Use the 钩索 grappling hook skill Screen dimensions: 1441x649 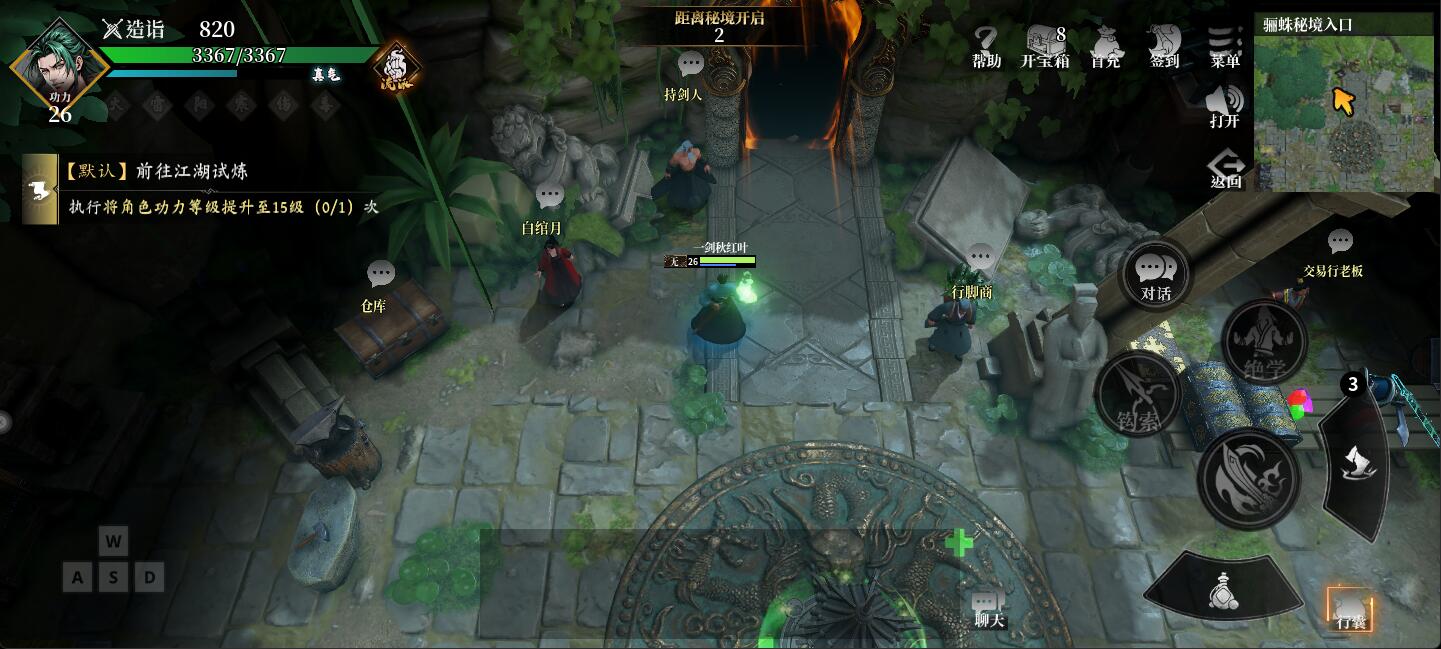click(x=1139, y=394)
